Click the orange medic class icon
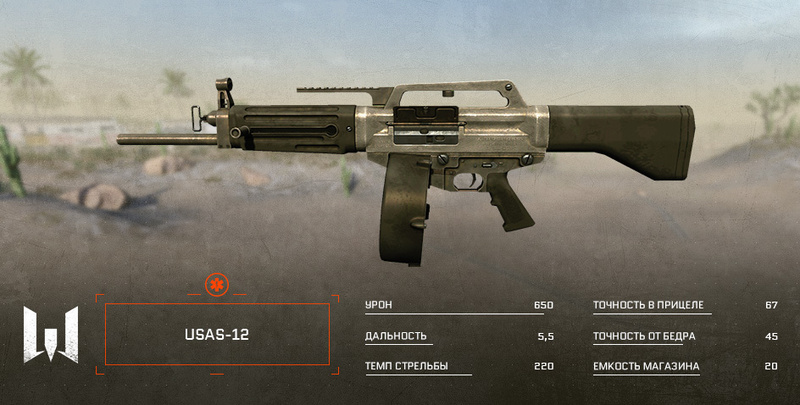This screenshot has height=405, width=800. pyautogui.click(x=216, y=287)
